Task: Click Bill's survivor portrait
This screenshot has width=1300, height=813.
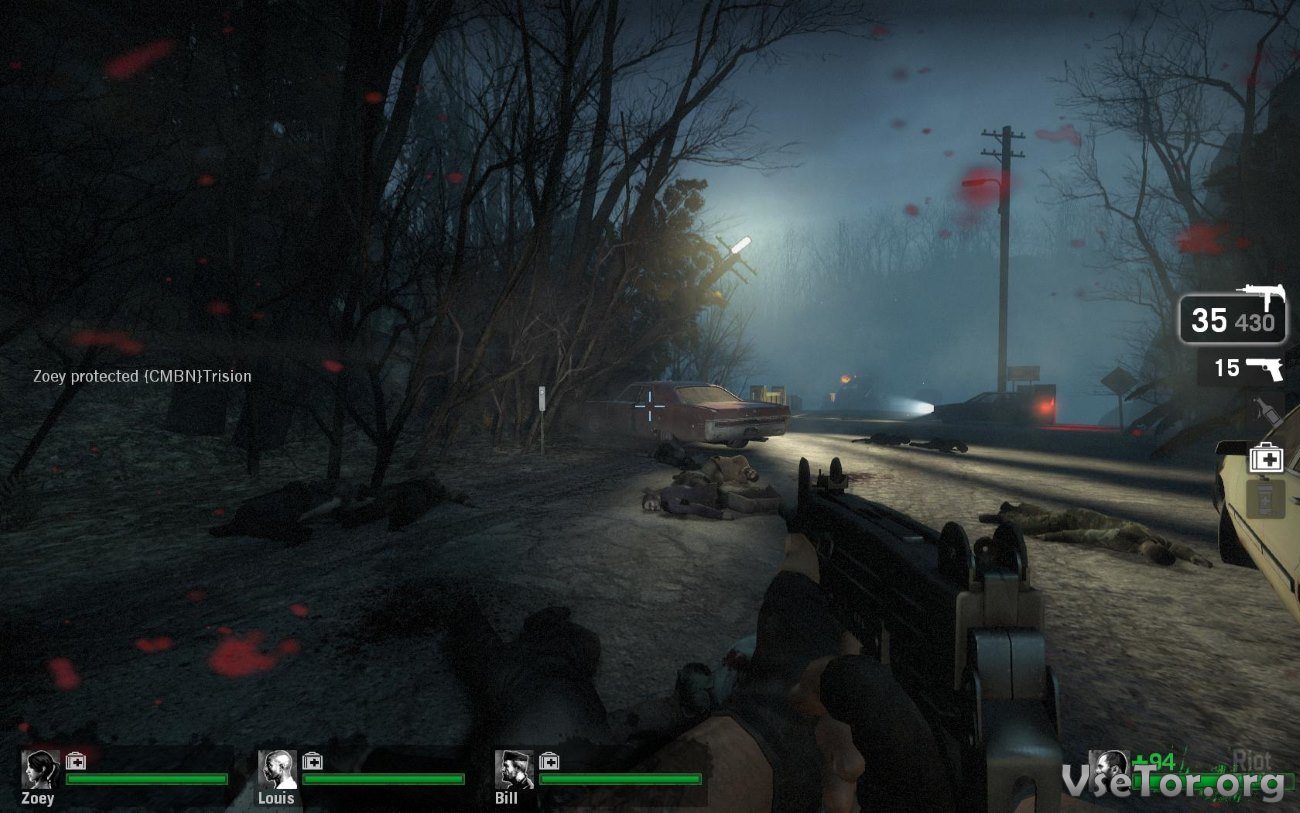Action: tap(513, 769)
